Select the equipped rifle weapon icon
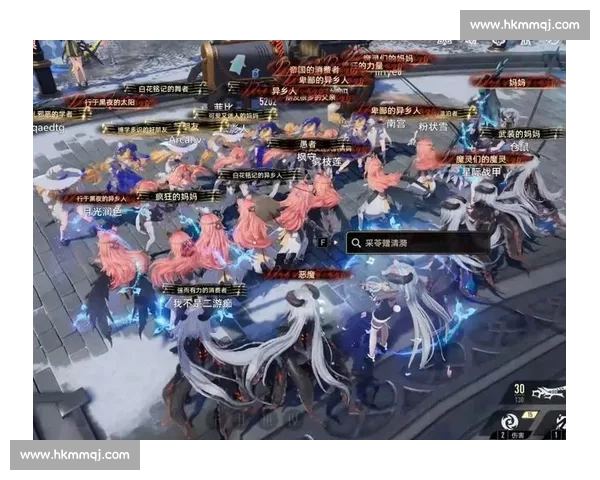This screenshot has height=480, width=600. point(549,393)
